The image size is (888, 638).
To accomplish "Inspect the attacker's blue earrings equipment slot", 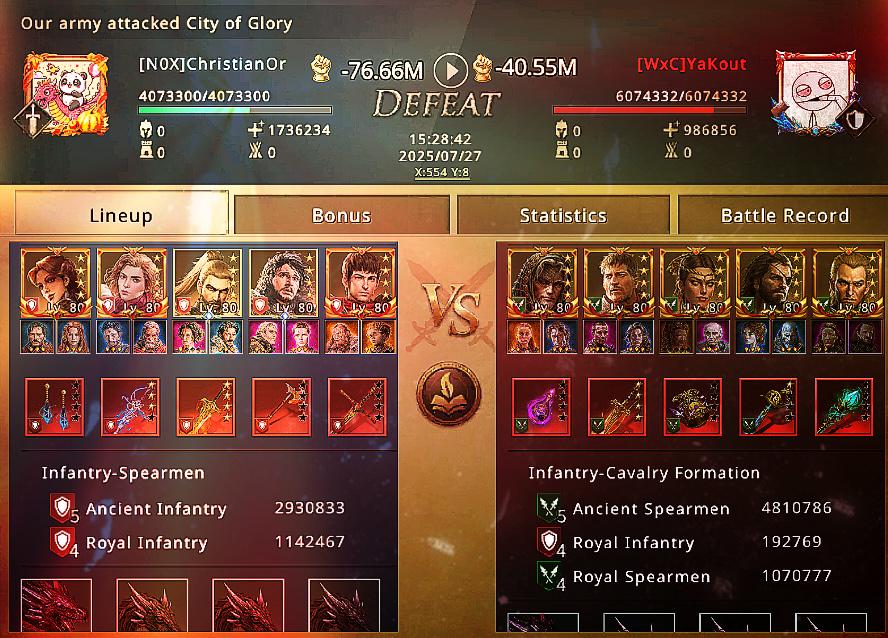I will coord(55,408).
